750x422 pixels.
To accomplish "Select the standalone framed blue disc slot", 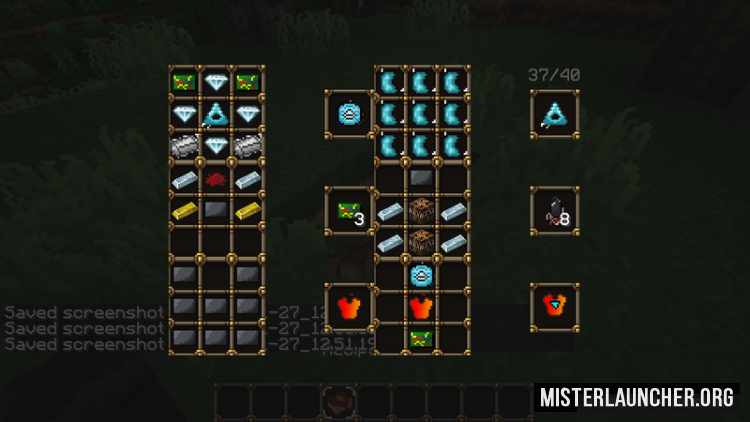I will pos(350,114).
